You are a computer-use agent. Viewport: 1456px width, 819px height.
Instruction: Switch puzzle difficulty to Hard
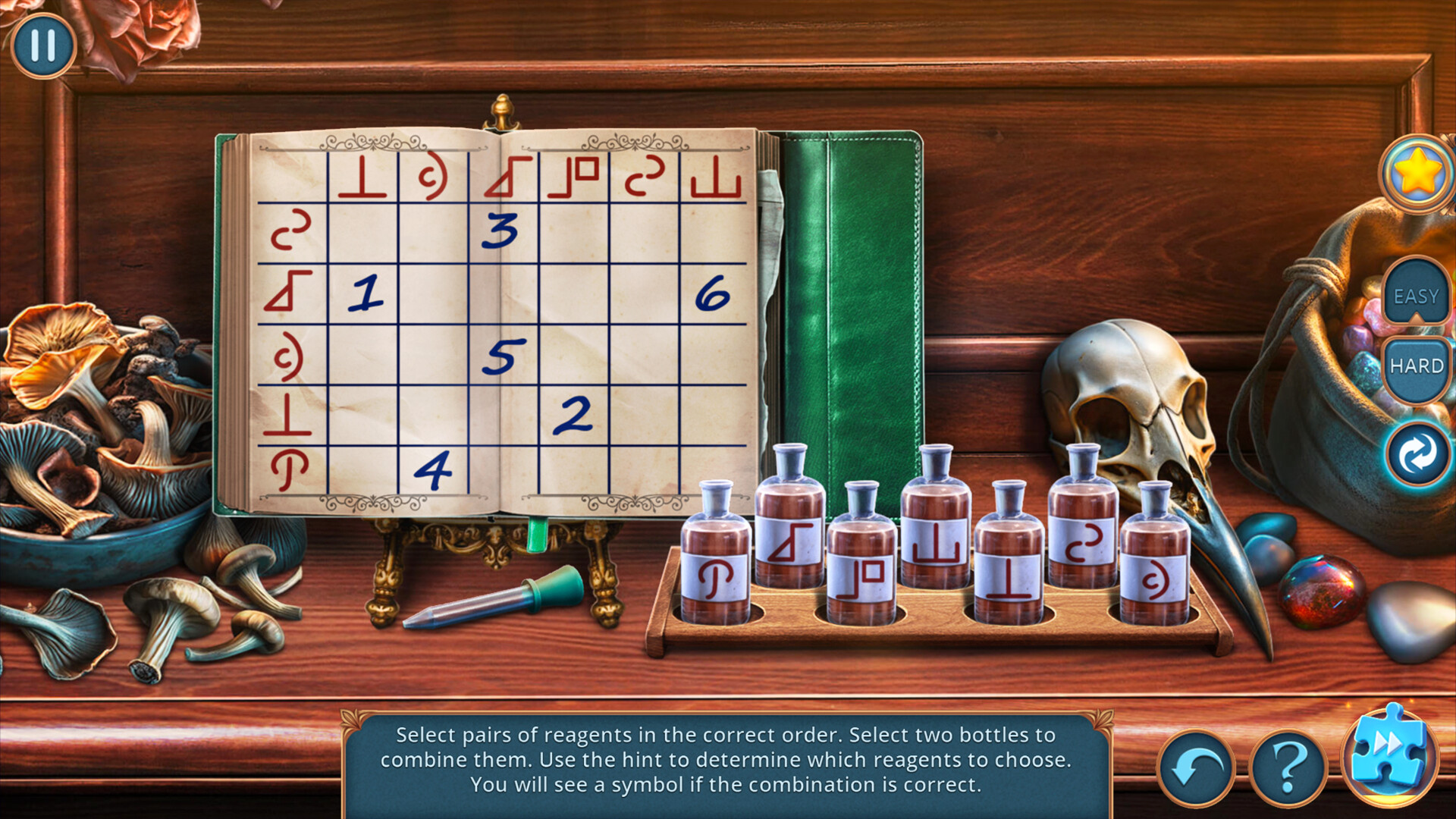(1415, 366)
